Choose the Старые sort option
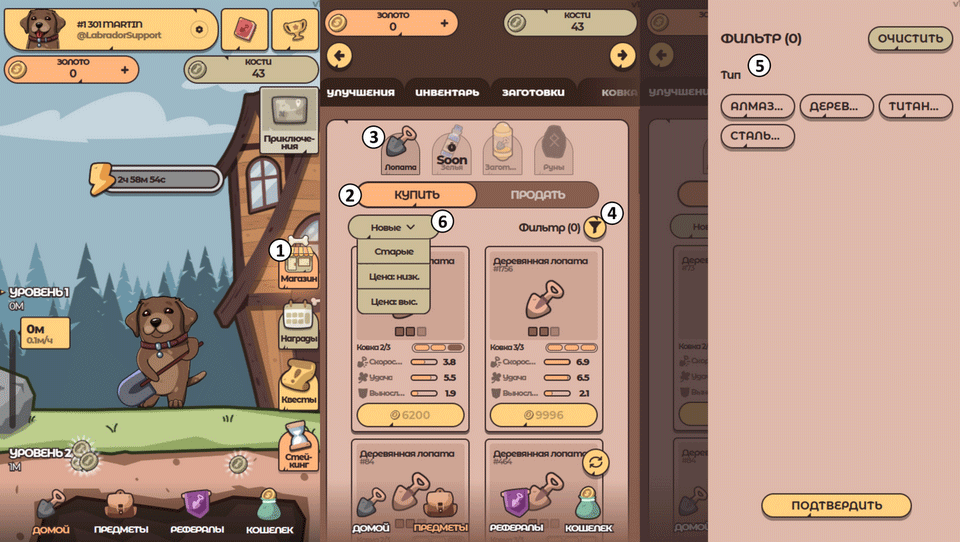This screenshot has width=960, height=542. tap(393, 251)
